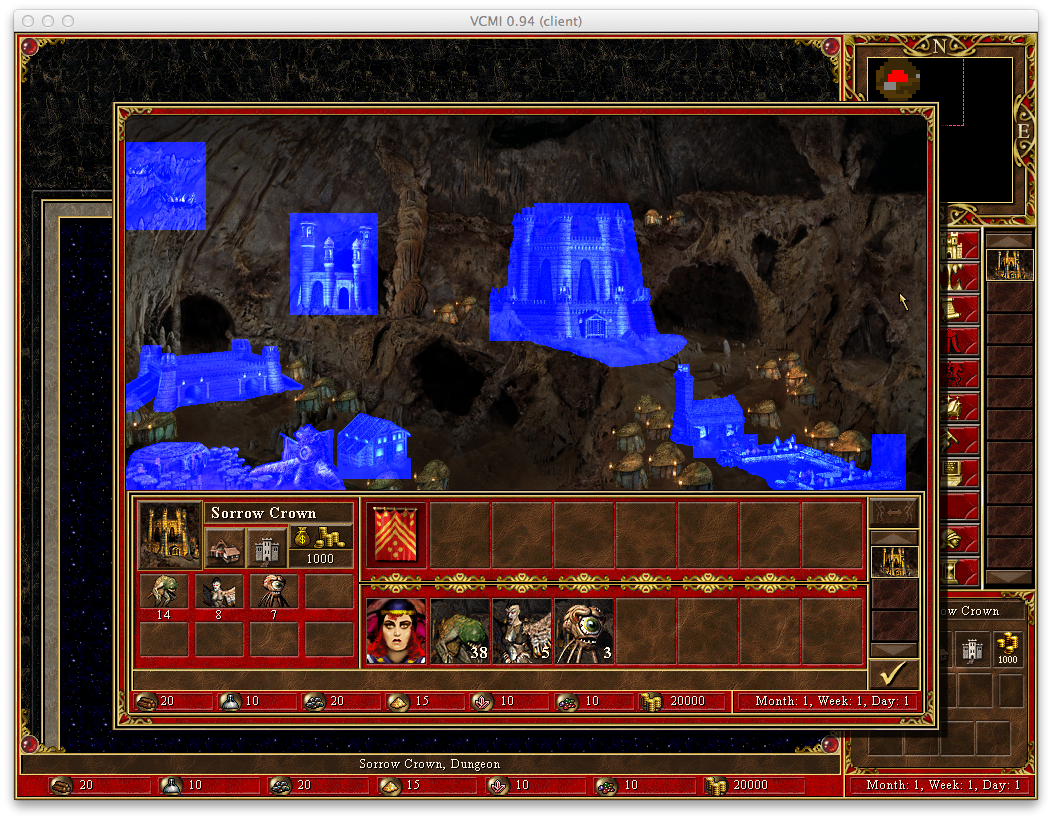Exit town with the checkmark button
Viewport: 1052px width, 820px height.
tap(893, 674)
